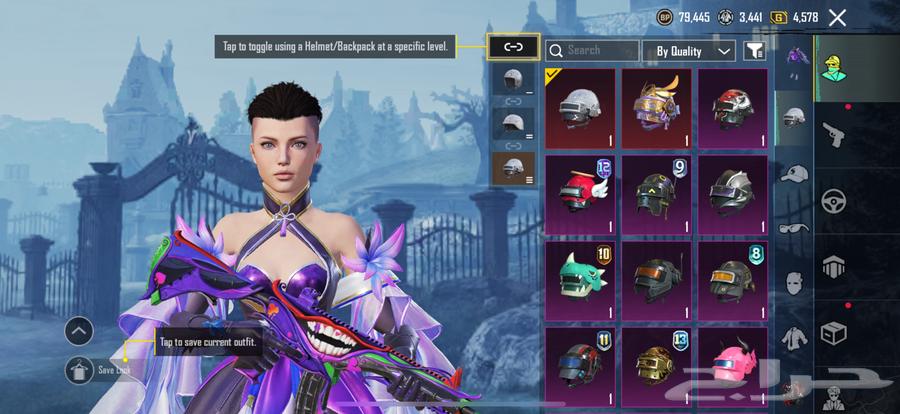Toggle the helmet level link button
This screenshot has width=900, height=414.
coord(513,46)
